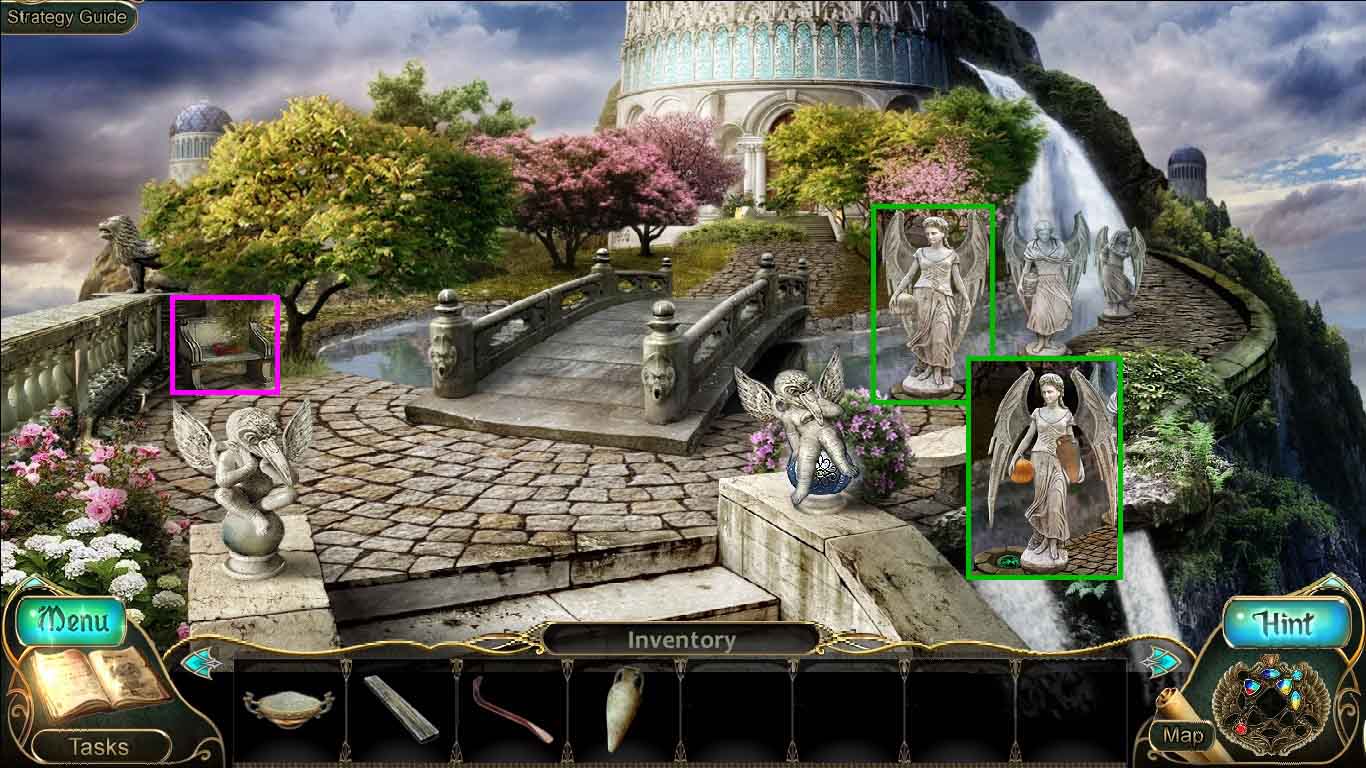Pick the crowbar from inventory

click(513, 710)
